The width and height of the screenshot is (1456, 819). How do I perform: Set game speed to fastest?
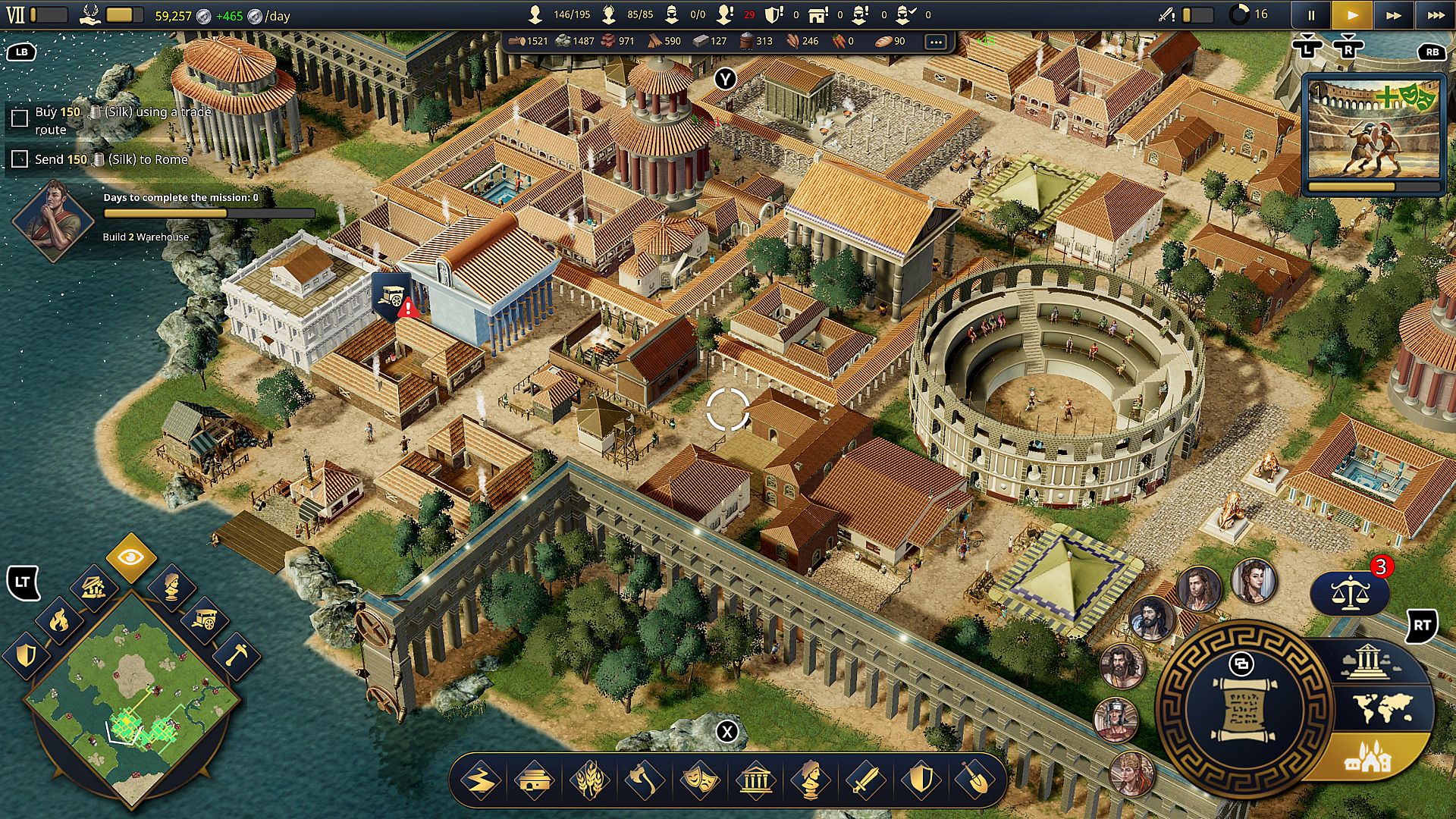[1436, 15]
